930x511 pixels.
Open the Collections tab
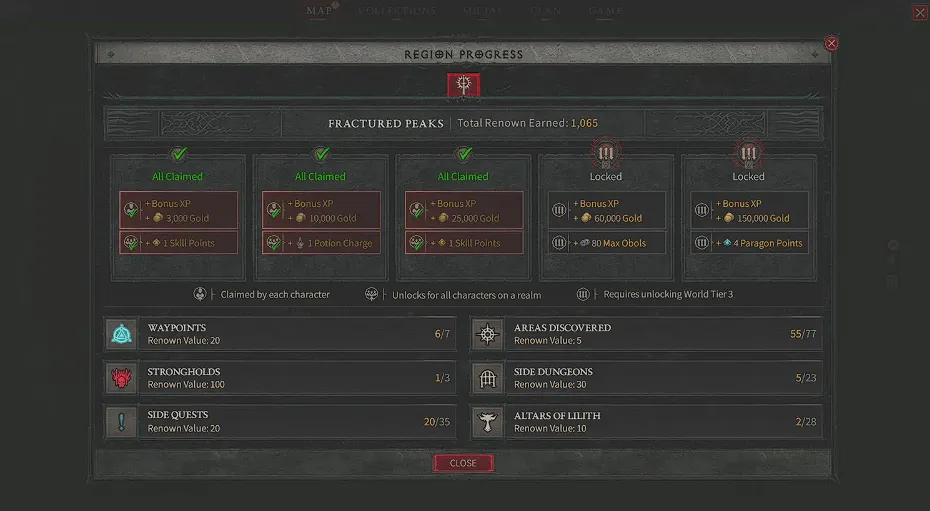(397, 11)
